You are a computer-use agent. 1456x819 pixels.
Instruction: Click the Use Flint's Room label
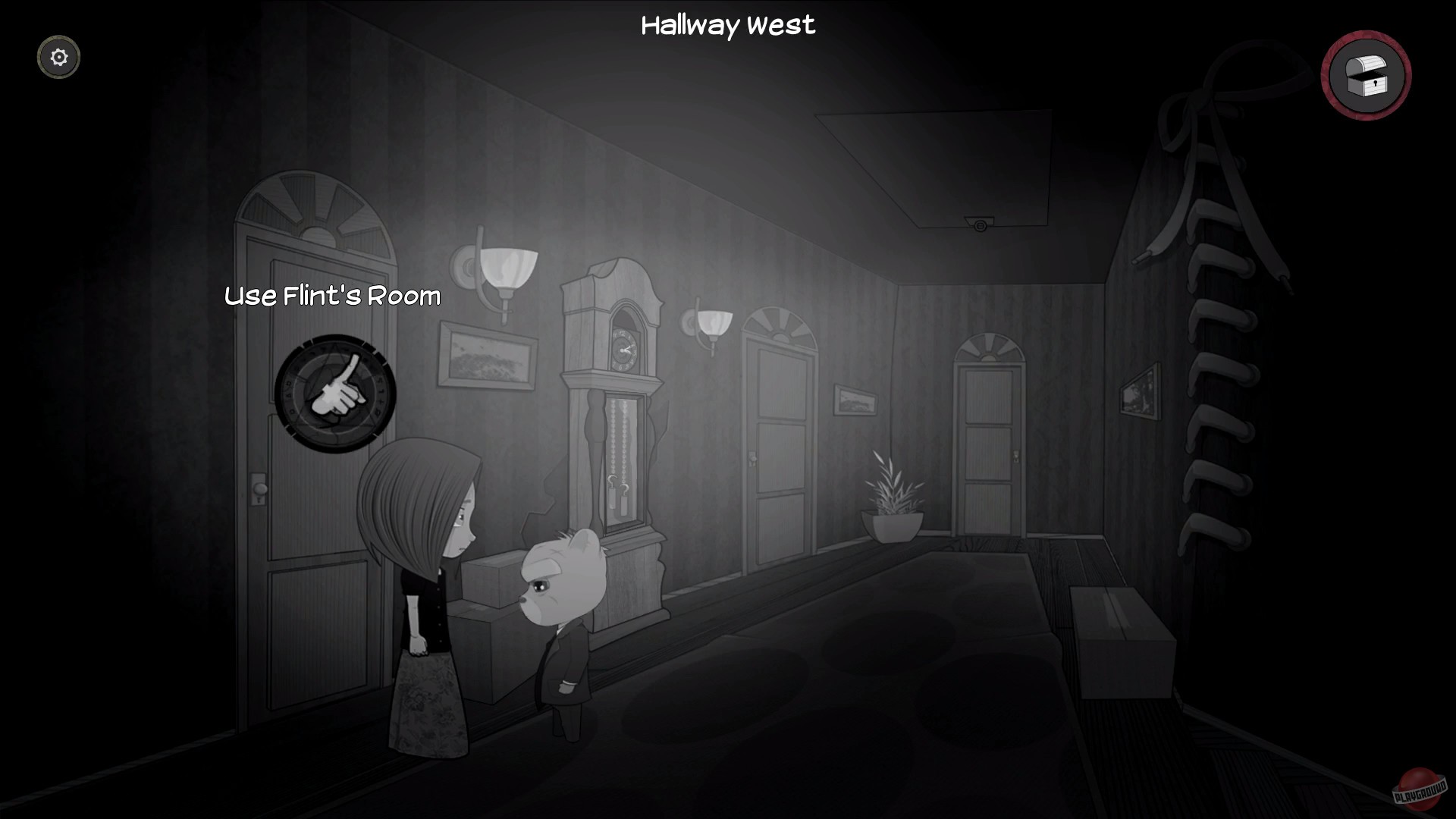330,297
